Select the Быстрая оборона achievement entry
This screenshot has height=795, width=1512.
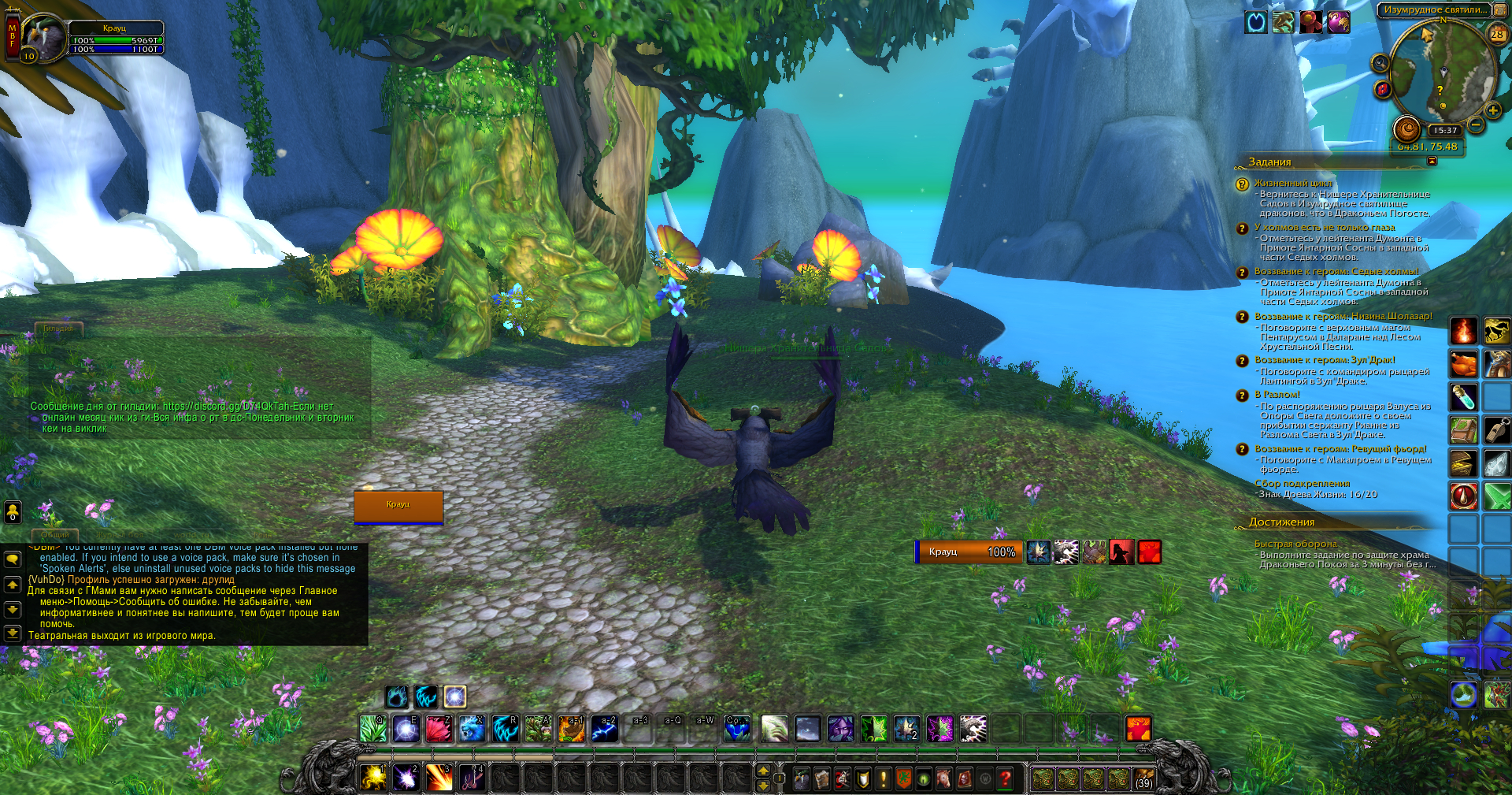coord(1295,544)
